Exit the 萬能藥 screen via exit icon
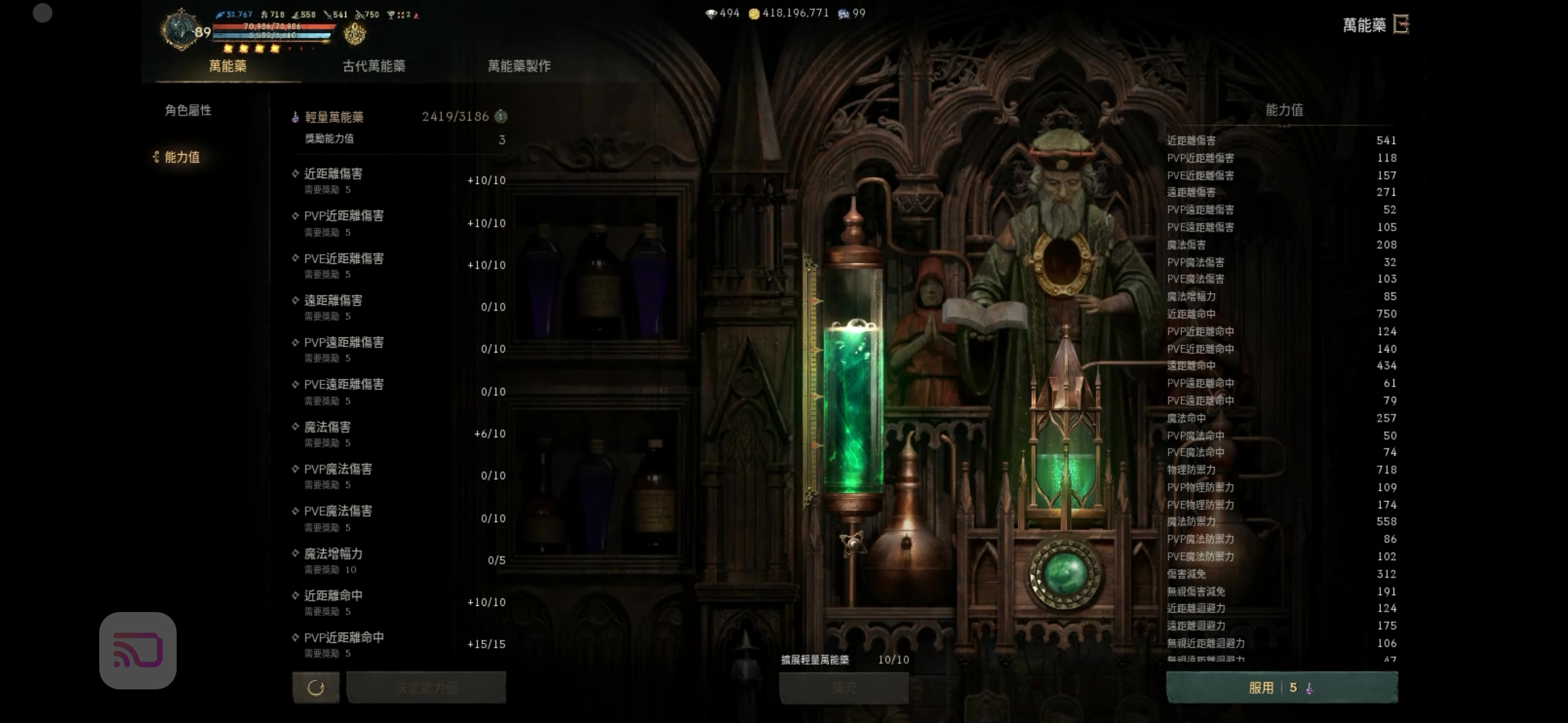Screen dimensions: 1568x723 [1401, 24]
